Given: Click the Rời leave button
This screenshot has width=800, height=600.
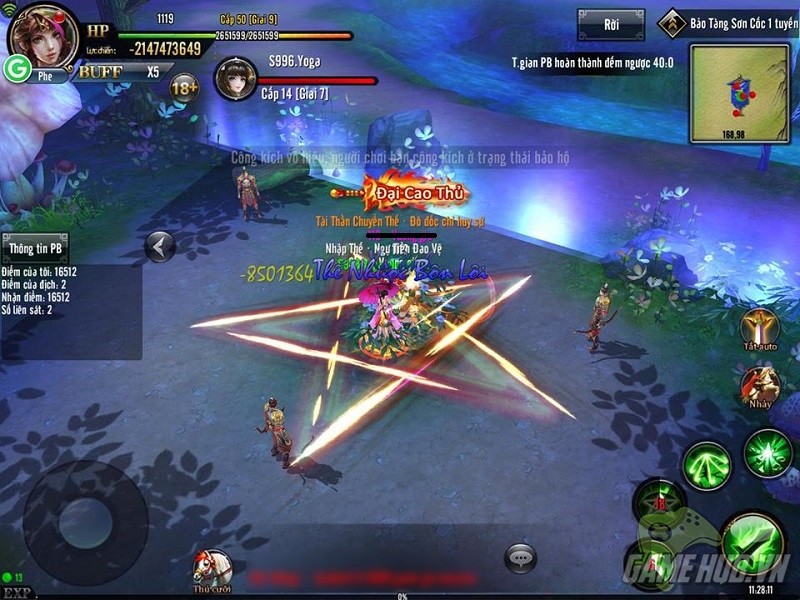Looking at the screenshot, I should pyautogui.click(x=610, y=22).
